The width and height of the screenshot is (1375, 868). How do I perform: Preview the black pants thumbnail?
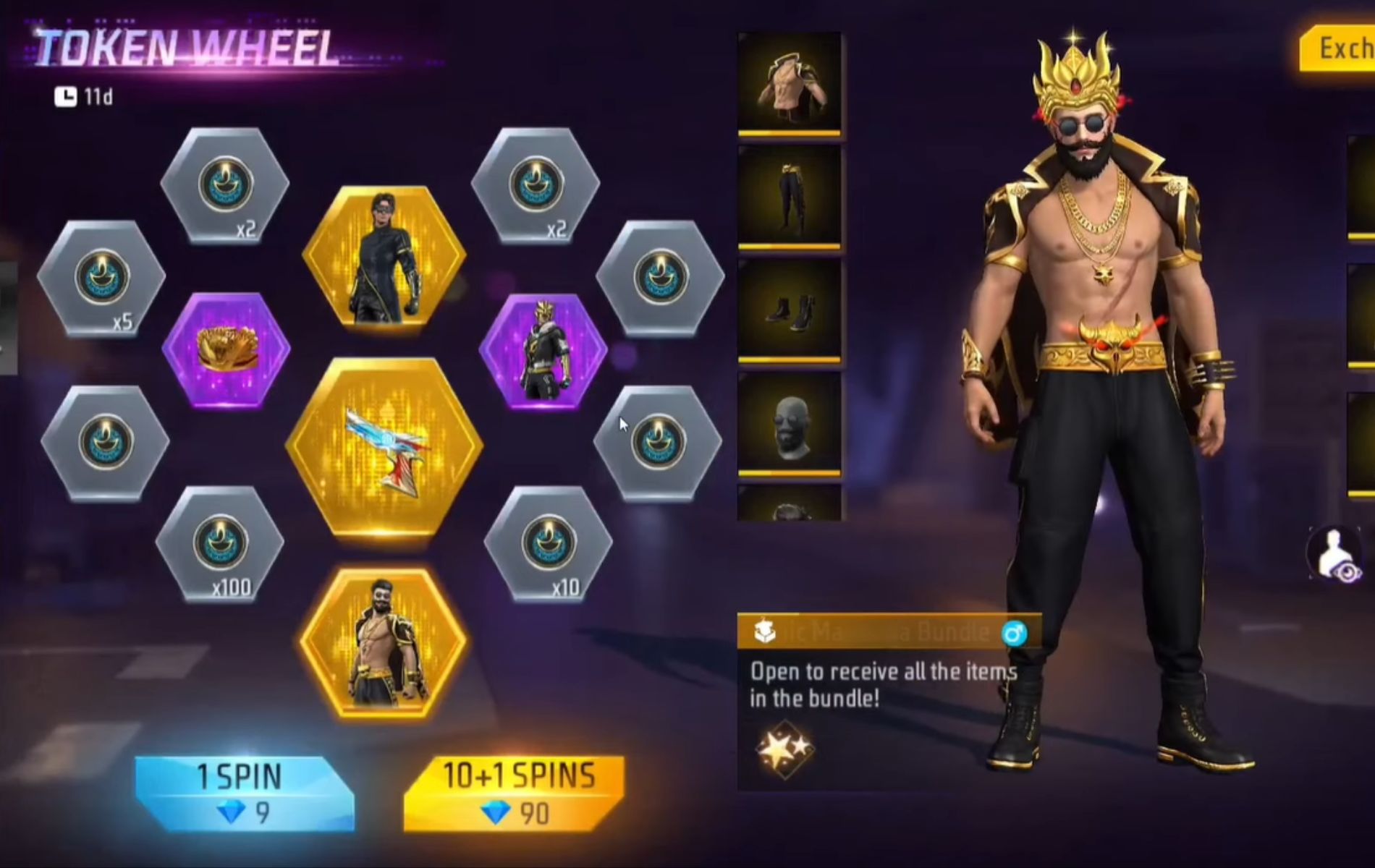coord(790,197)
